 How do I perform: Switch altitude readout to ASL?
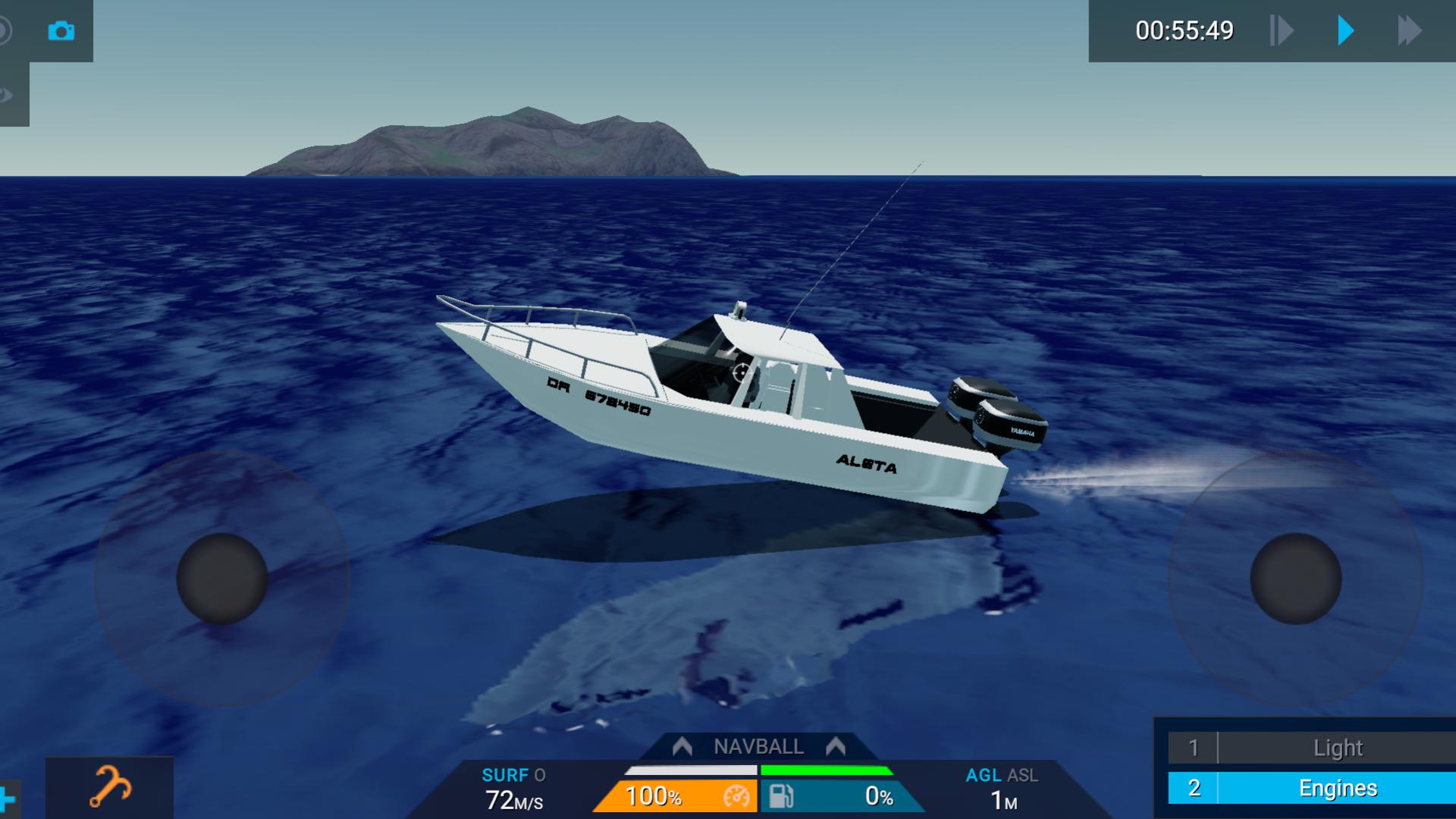click(x=1023, y=775)
